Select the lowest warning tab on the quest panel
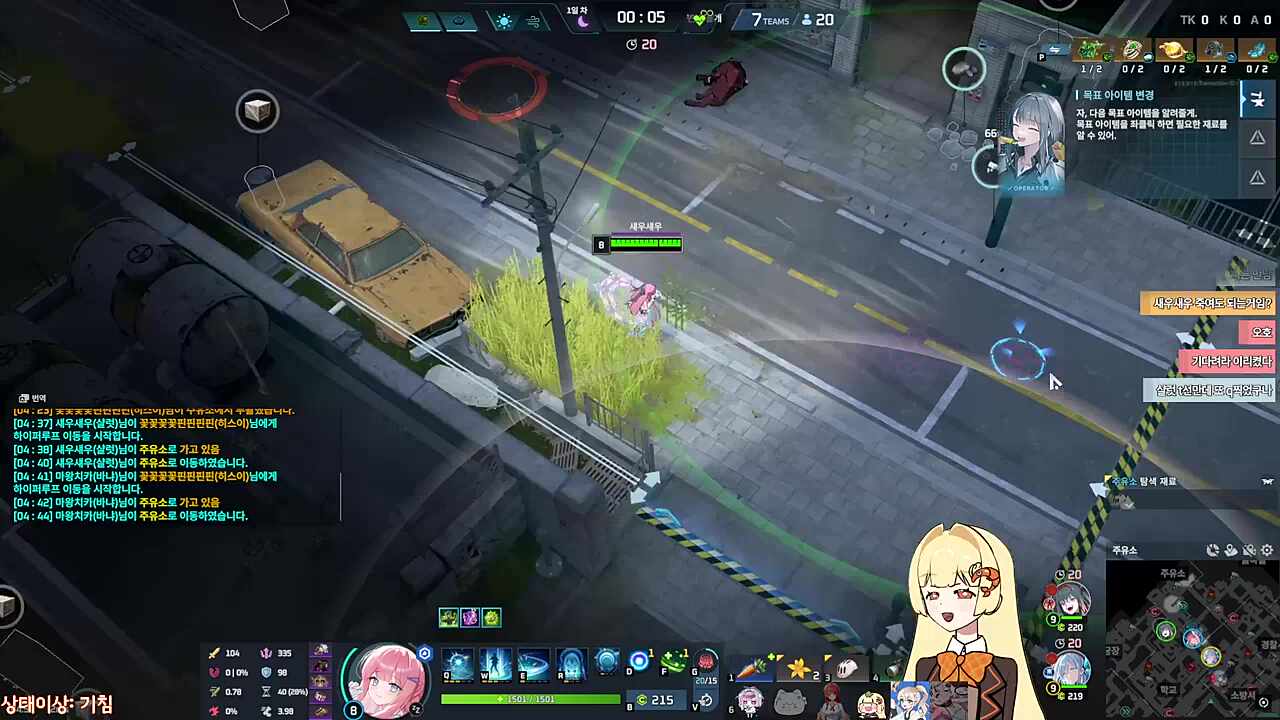This screenshot has width=1280, height=720. click(x=1258, y=176)
